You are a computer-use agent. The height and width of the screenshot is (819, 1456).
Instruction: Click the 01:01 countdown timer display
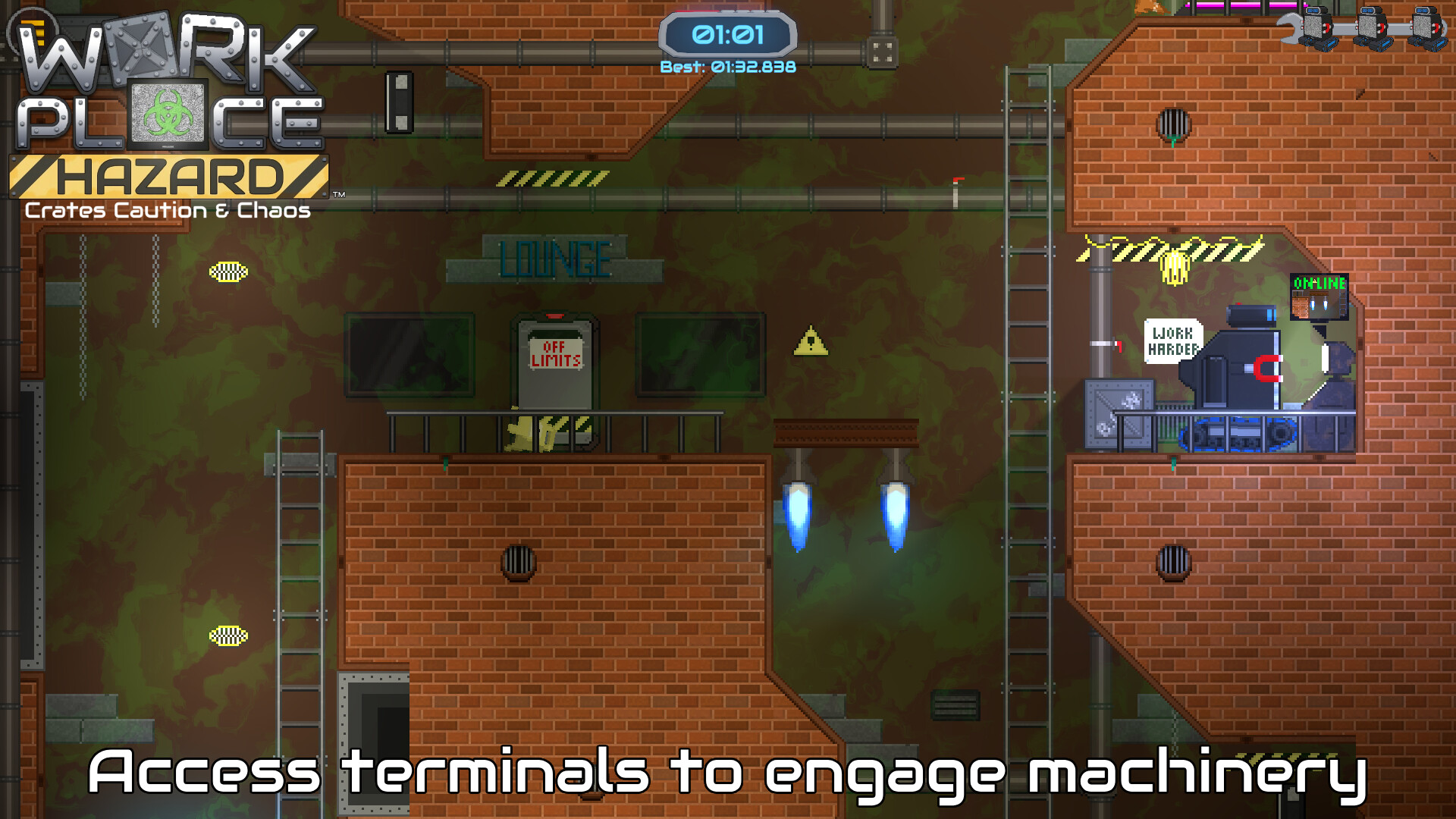click(x=730, y=32)
